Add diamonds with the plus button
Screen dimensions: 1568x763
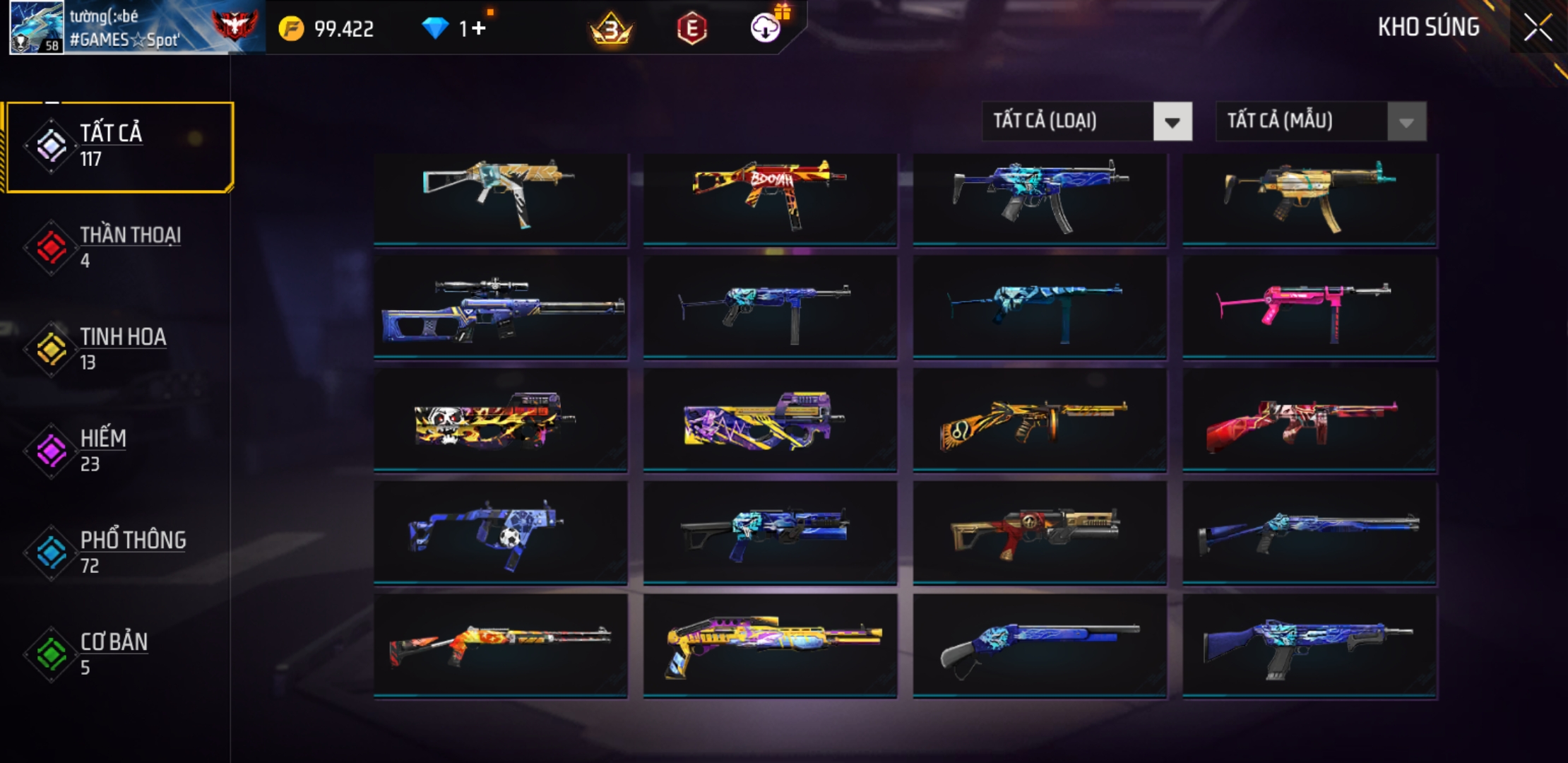point(479,28)
